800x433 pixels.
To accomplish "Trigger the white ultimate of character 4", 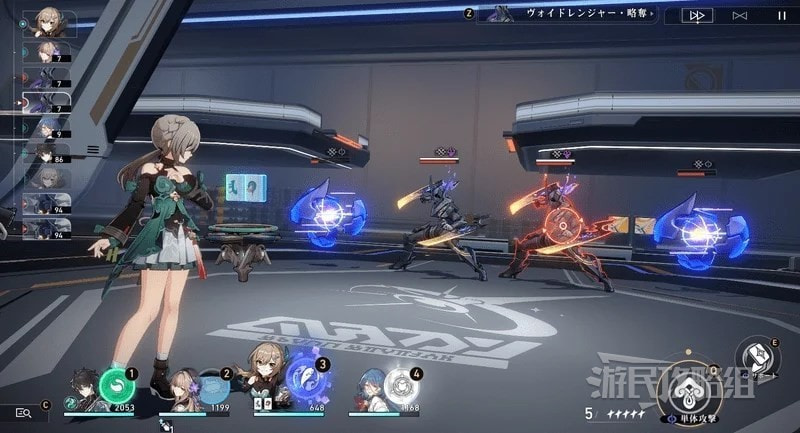I will click(400, 387).
